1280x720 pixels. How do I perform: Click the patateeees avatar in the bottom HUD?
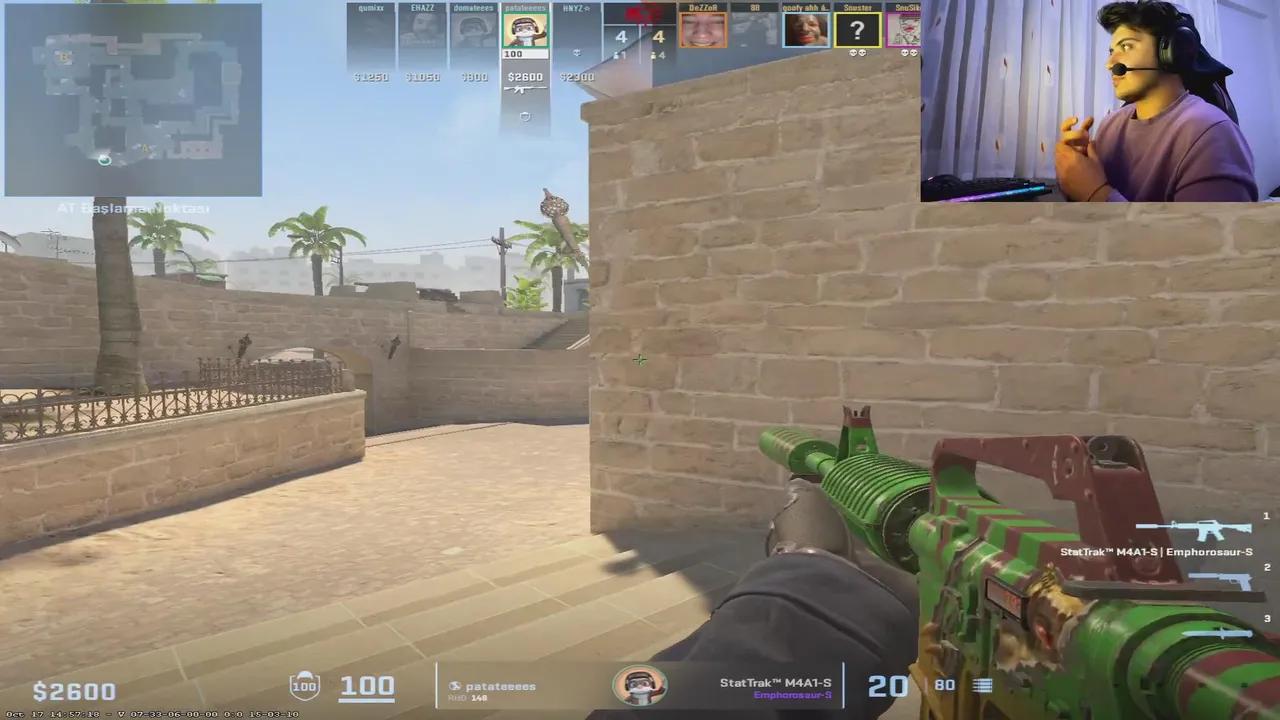pos(640,684)
